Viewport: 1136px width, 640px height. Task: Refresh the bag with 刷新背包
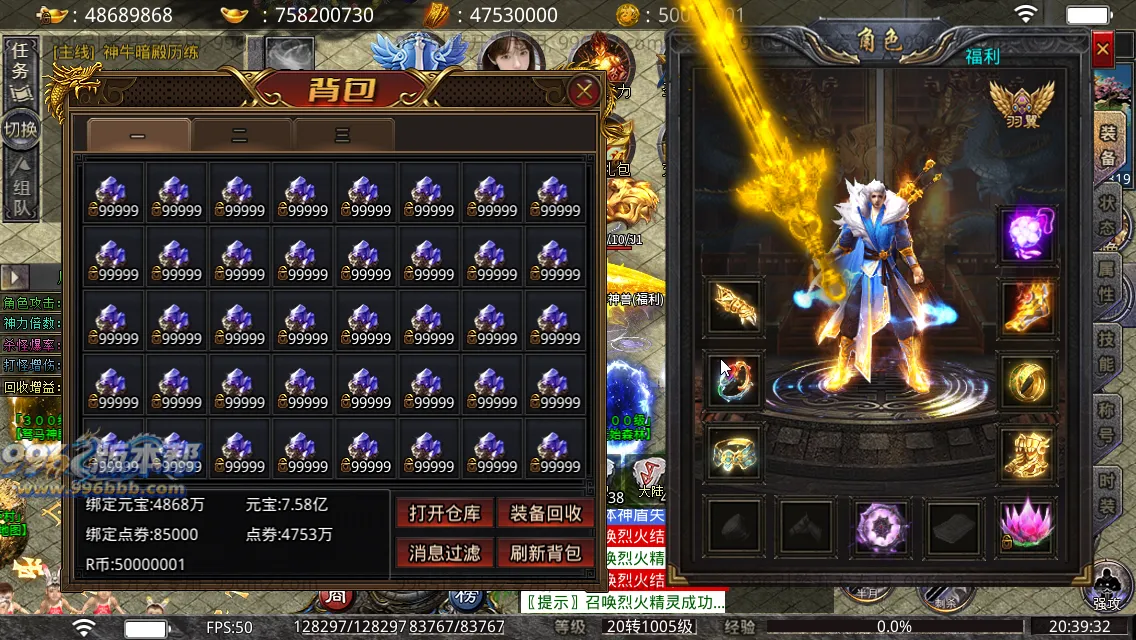[546, 552]
